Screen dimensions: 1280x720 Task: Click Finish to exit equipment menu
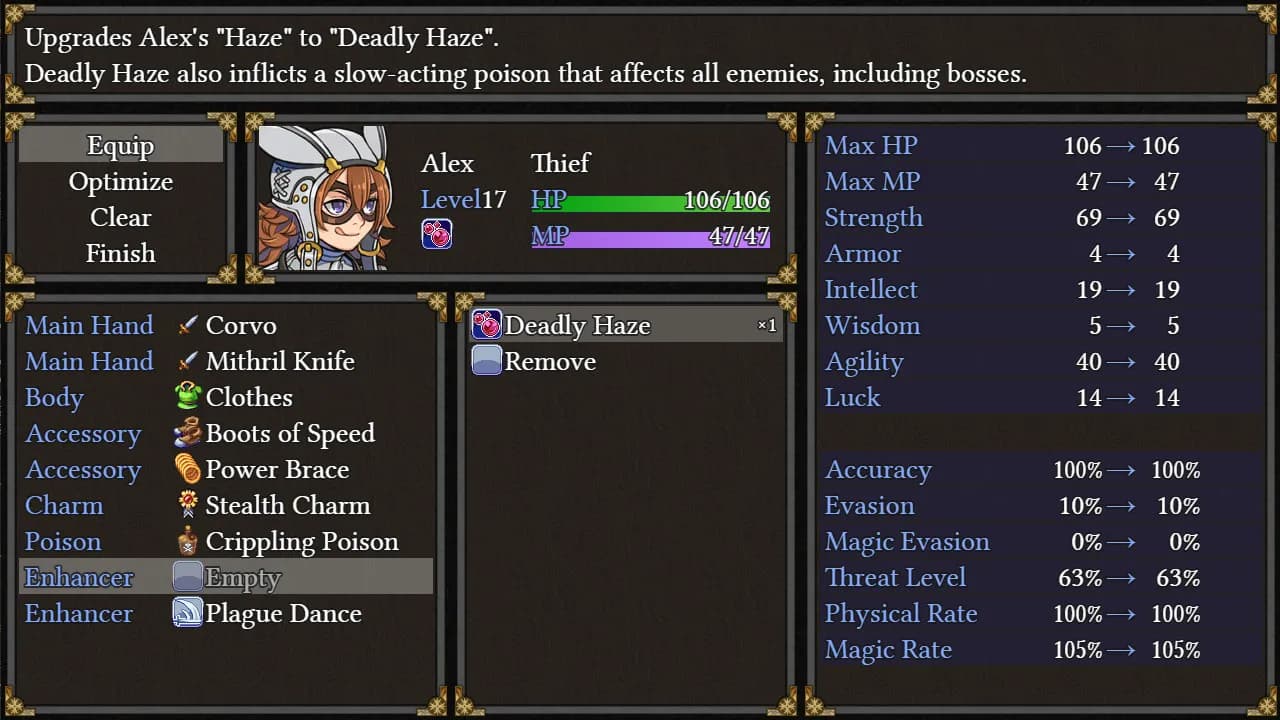pos(120,254)
